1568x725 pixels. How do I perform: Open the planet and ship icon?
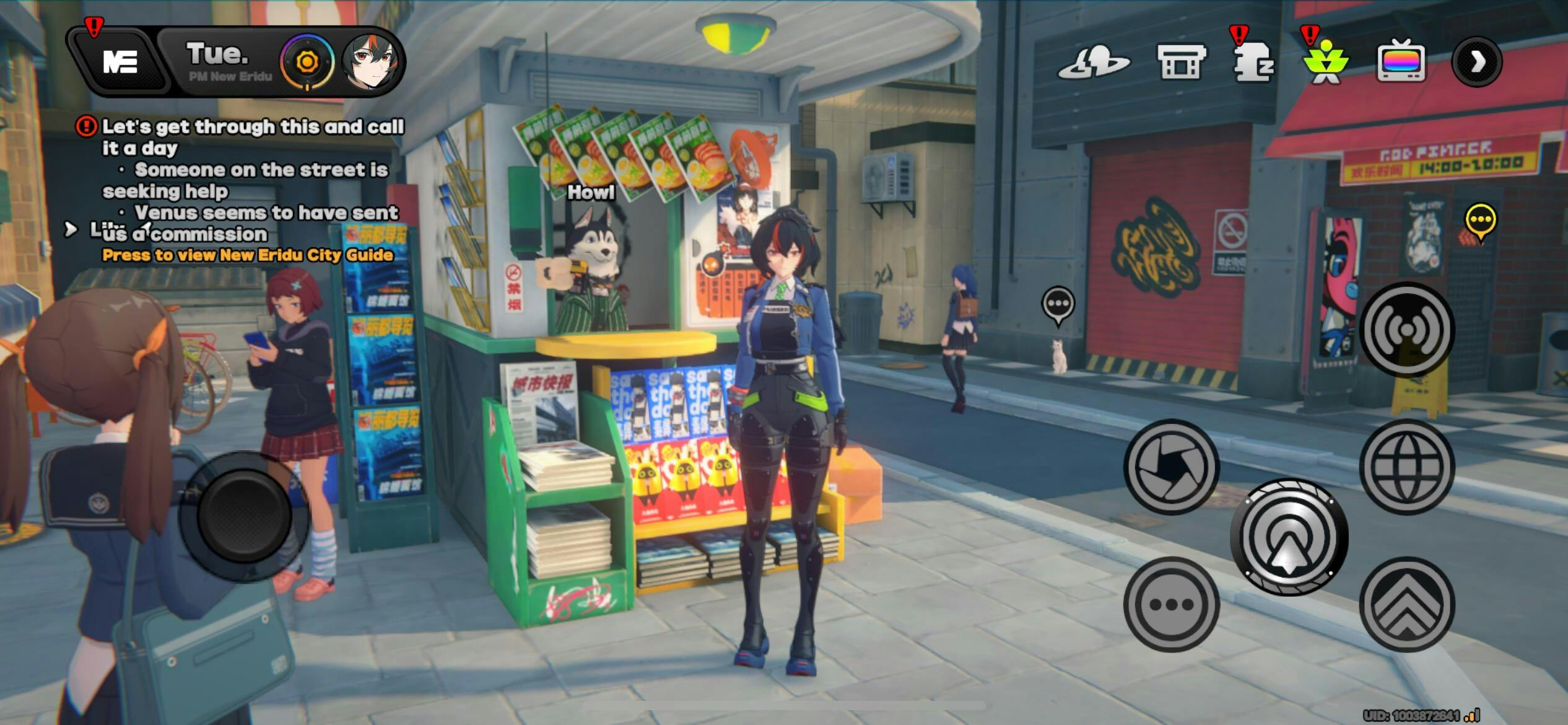click(x=1094, y=62)
